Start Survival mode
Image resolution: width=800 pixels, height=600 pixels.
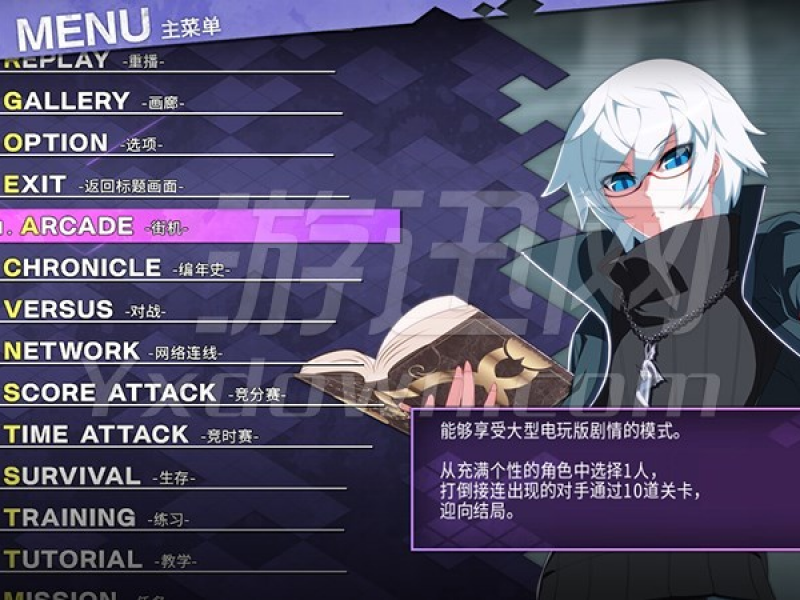pyautogui.click(x=73, y=476)
